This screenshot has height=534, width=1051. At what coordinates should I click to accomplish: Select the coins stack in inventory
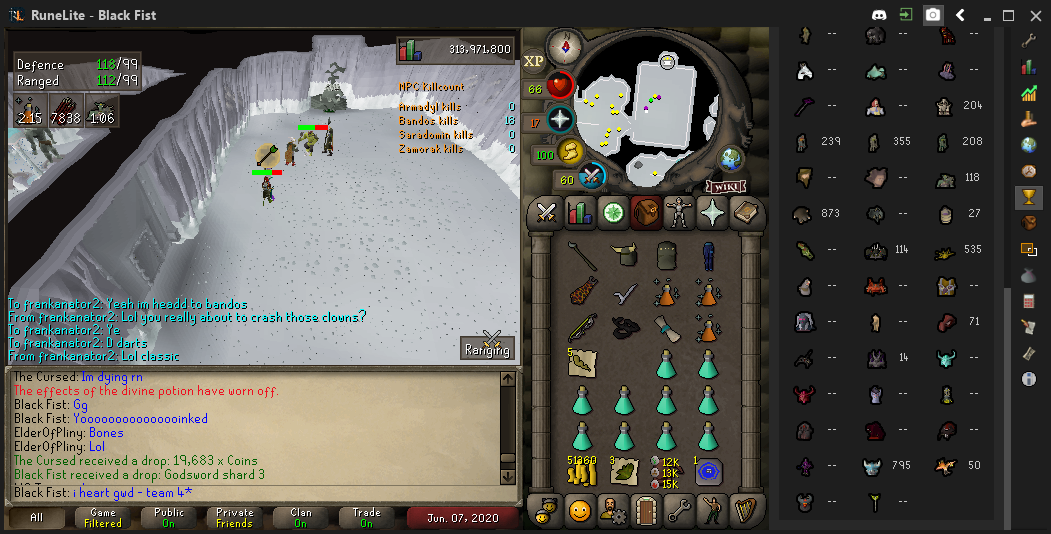point(582,468)
